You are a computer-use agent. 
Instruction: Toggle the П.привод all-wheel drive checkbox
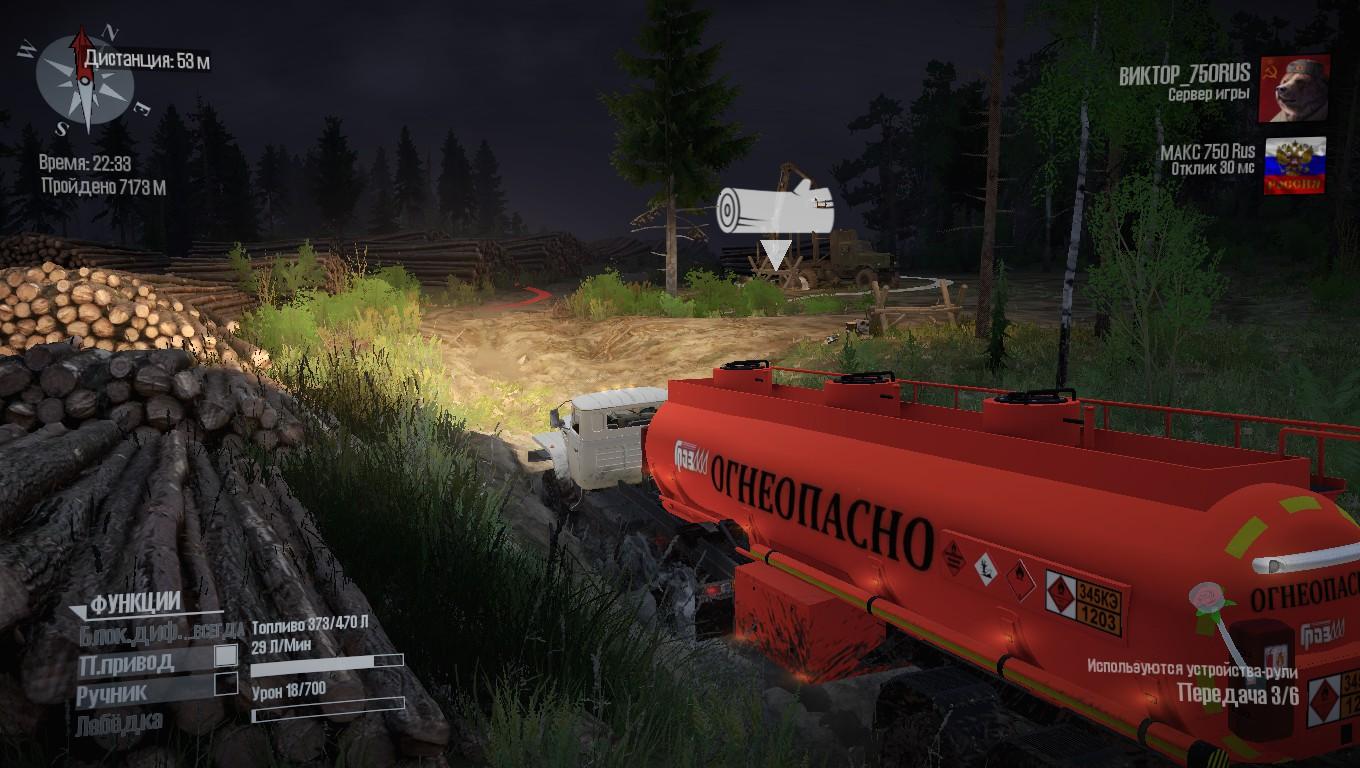point(227,656)
